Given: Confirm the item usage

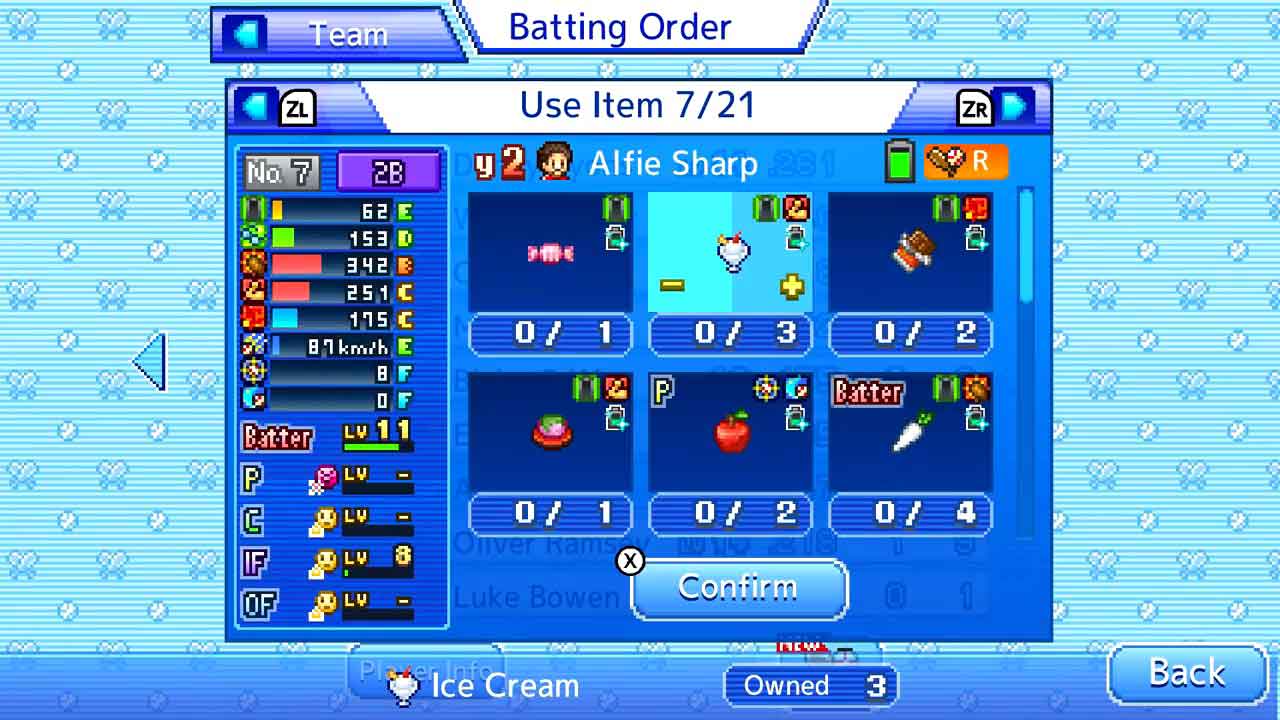Looking at the screenshot, I should coord(738,588).
